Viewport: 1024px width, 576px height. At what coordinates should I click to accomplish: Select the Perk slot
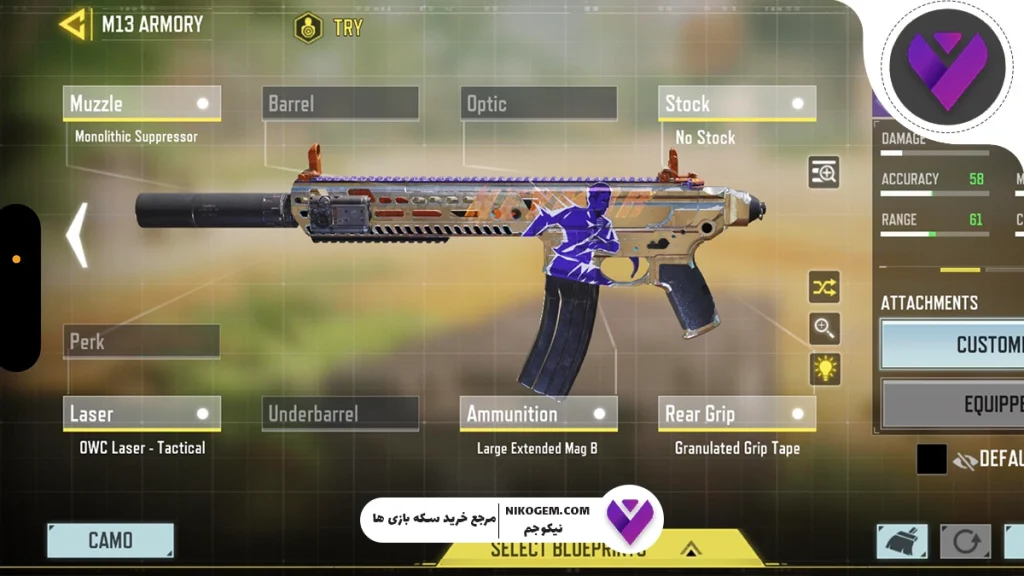click(142, 341)
